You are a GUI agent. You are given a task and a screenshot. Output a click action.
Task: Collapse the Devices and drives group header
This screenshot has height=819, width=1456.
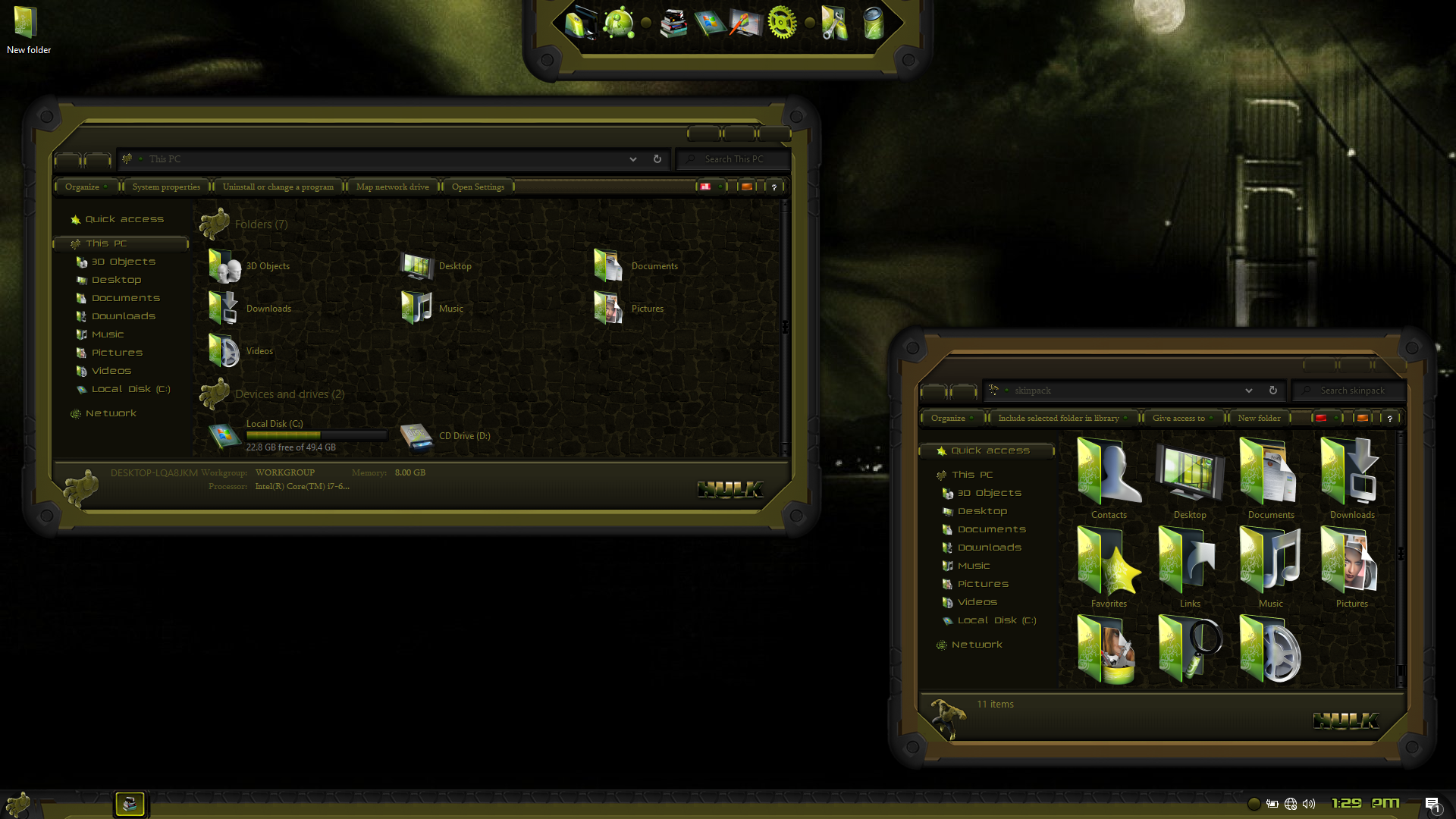[x=289, y=394]
